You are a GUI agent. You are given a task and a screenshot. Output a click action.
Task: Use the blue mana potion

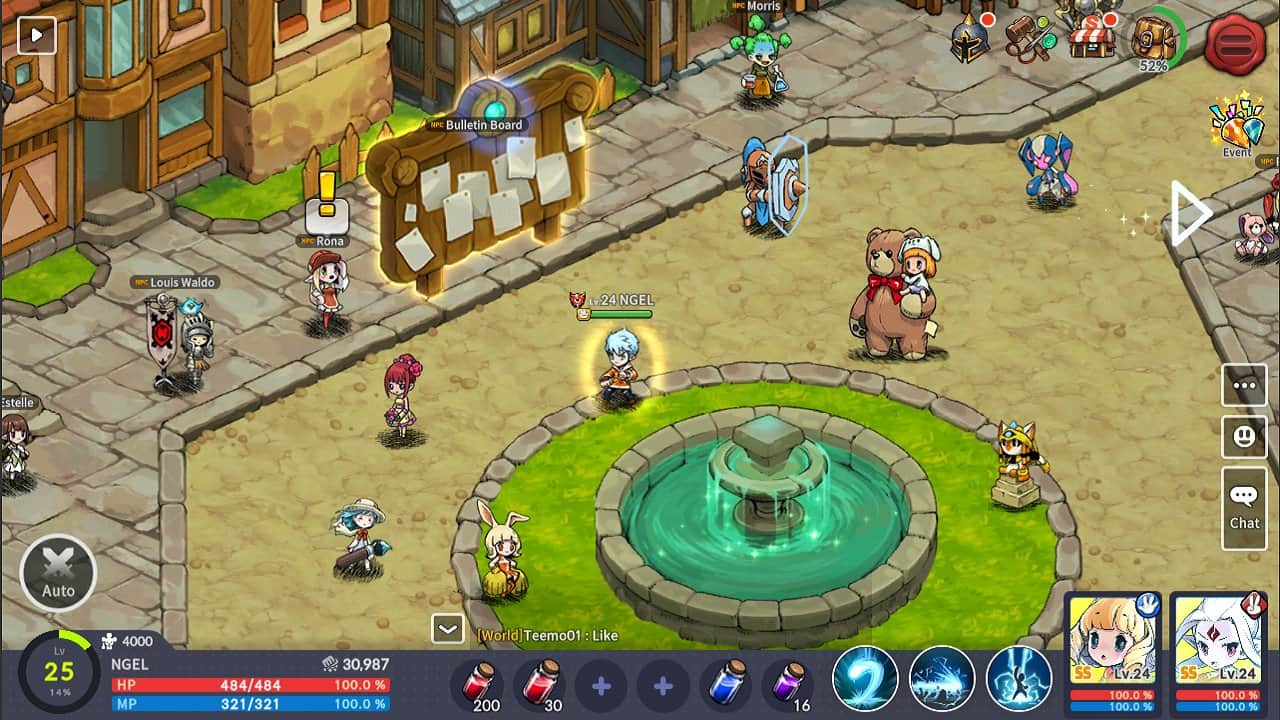point(725,685)
